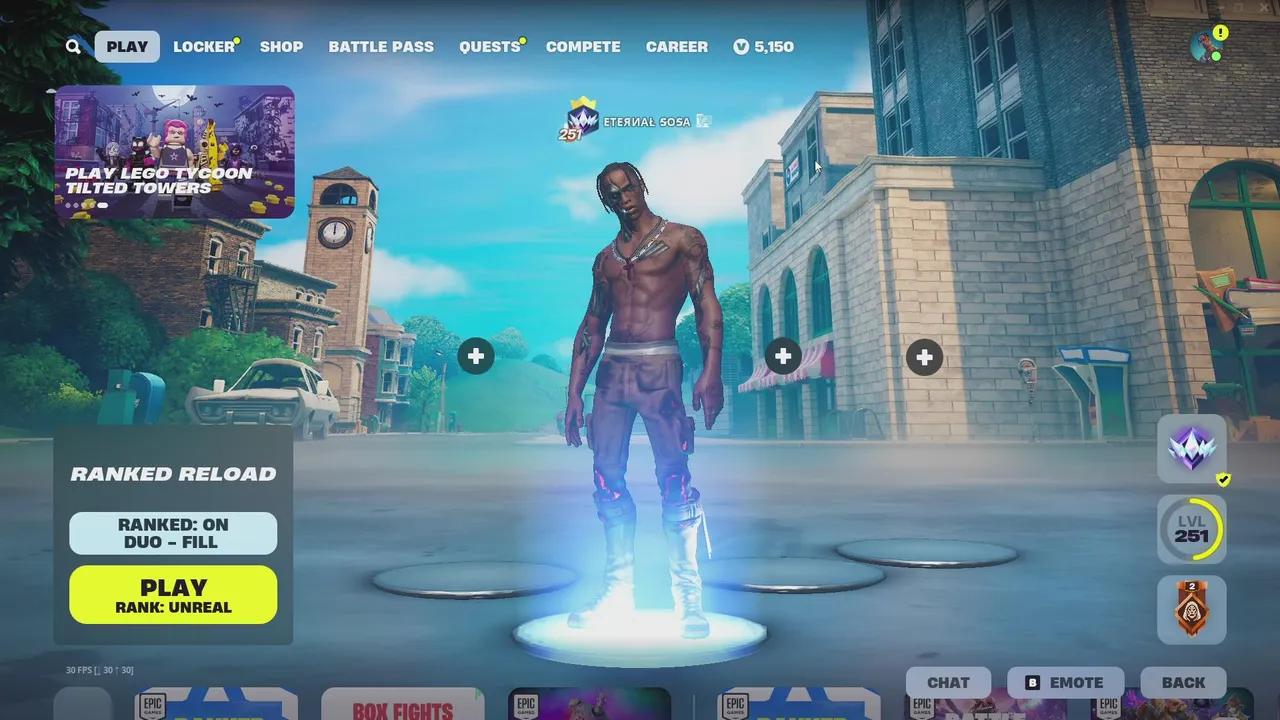This screenshot has height=720, width=1280.
Task: Open the middle plus slot party options
Action: 783,356
